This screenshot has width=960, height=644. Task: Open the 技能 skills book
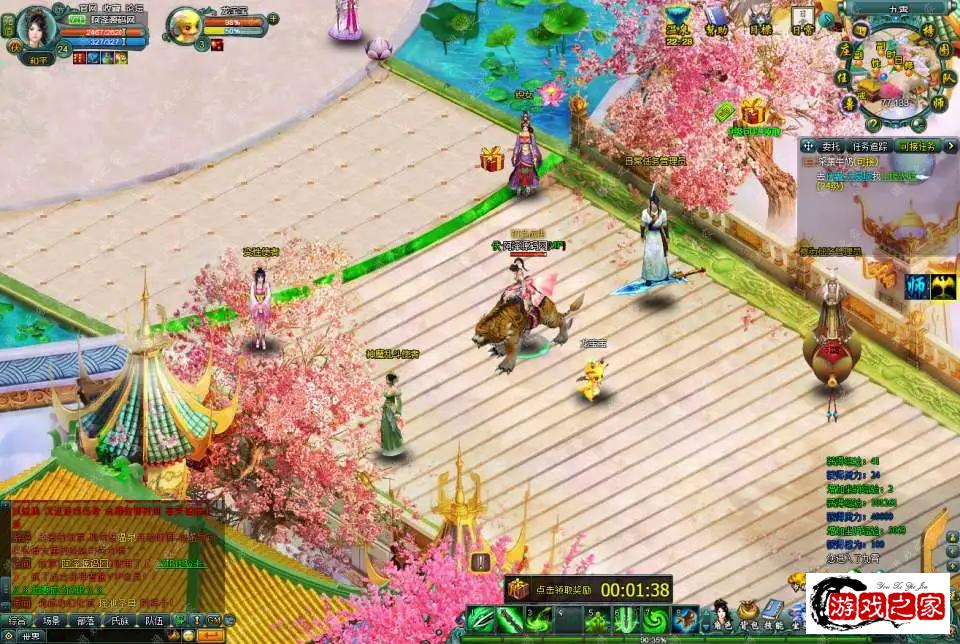773,613
